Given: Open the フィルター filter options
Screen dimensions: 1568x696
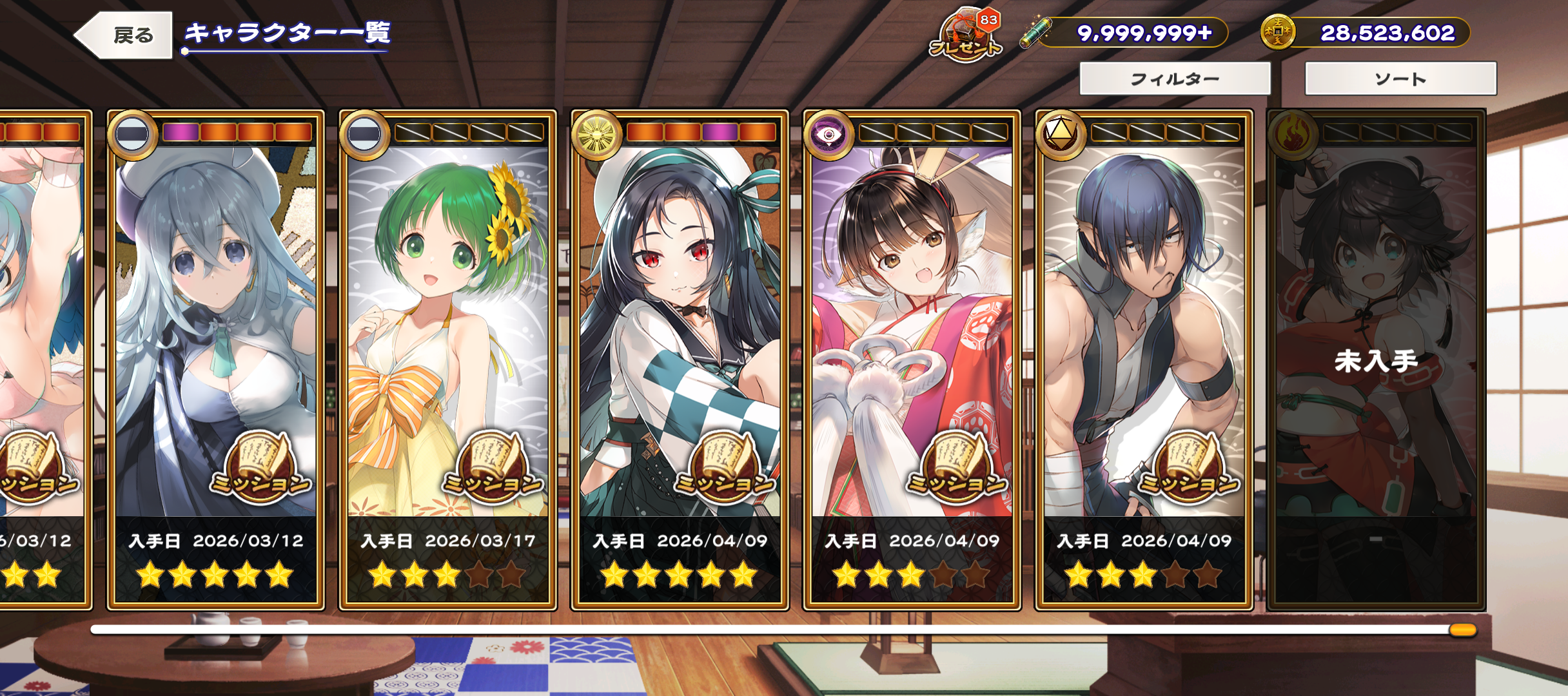Looking at the screenshot, I should pyautogui.click(x=1175, y=79).
